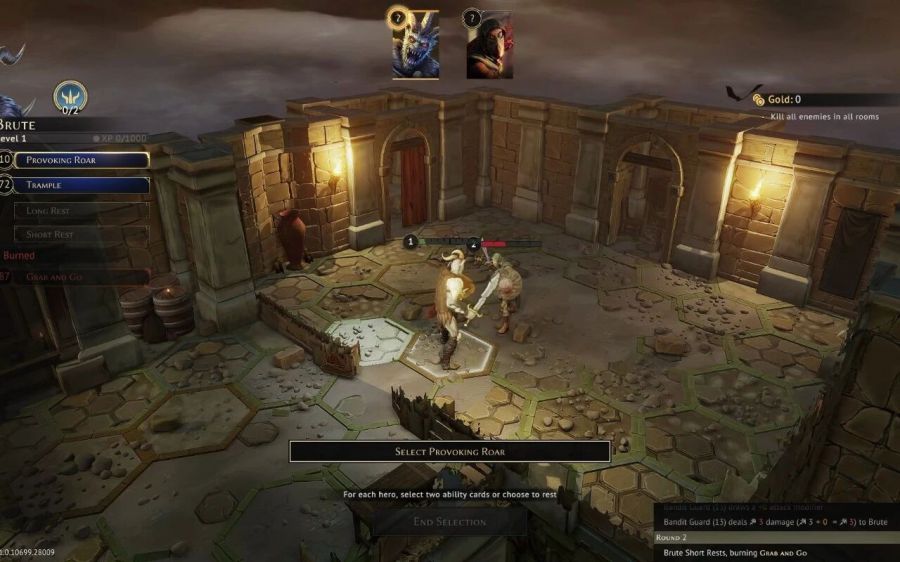900x562 pixels.
Task: Open the round crown icon showing 0/2
Action: [70, 96]
